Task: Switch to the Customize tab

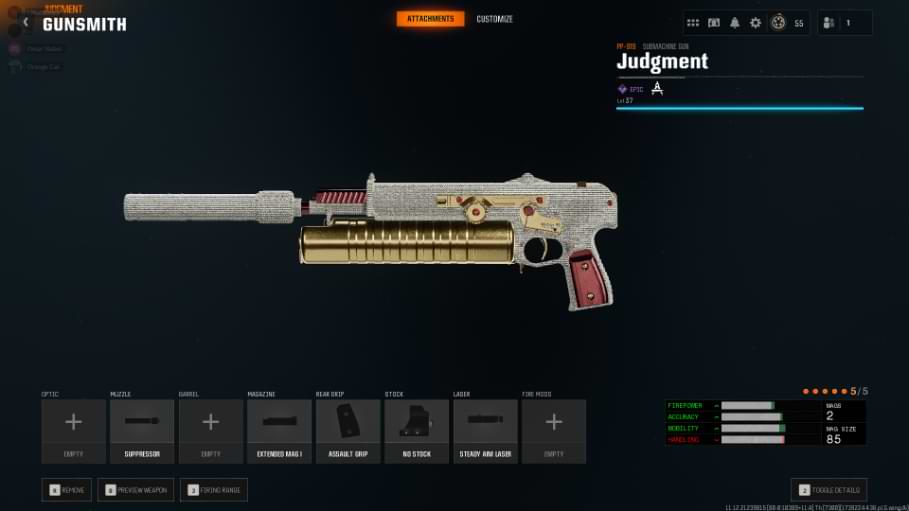Action: coord(494,19)
